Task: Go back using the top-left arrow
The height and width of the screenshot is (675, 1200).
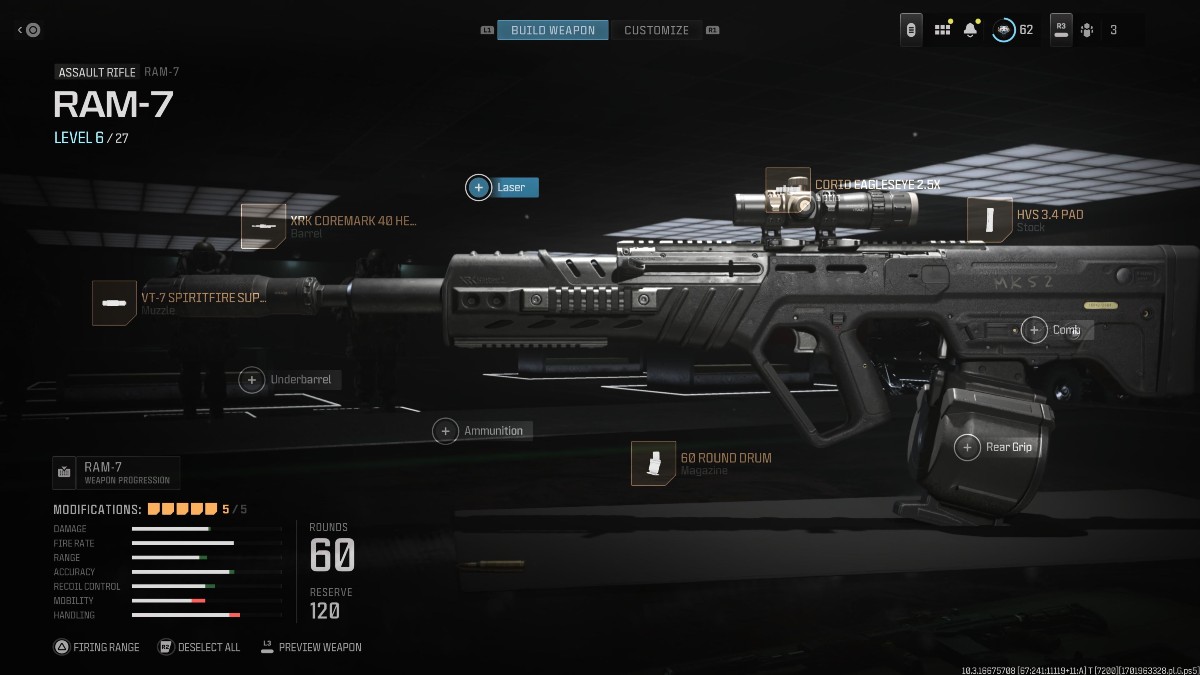Action: point(29,30)
